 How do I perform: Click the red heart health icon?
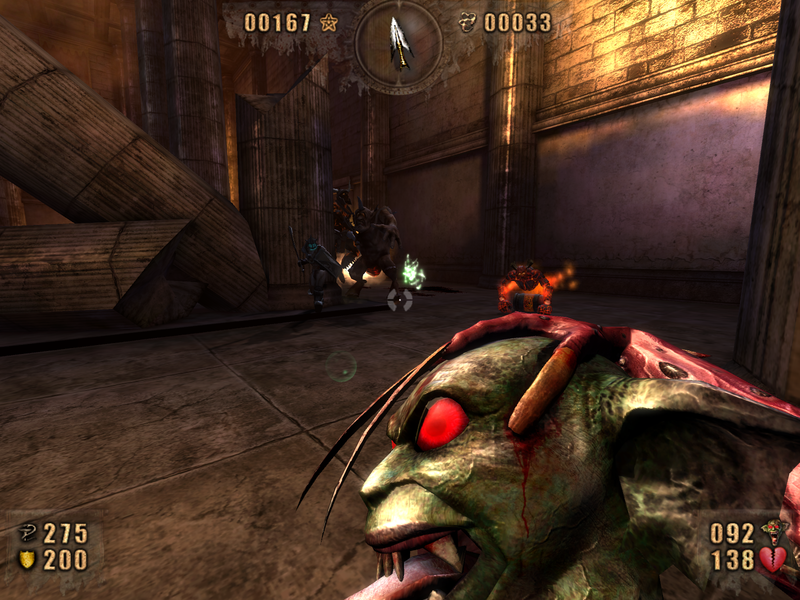772,560
